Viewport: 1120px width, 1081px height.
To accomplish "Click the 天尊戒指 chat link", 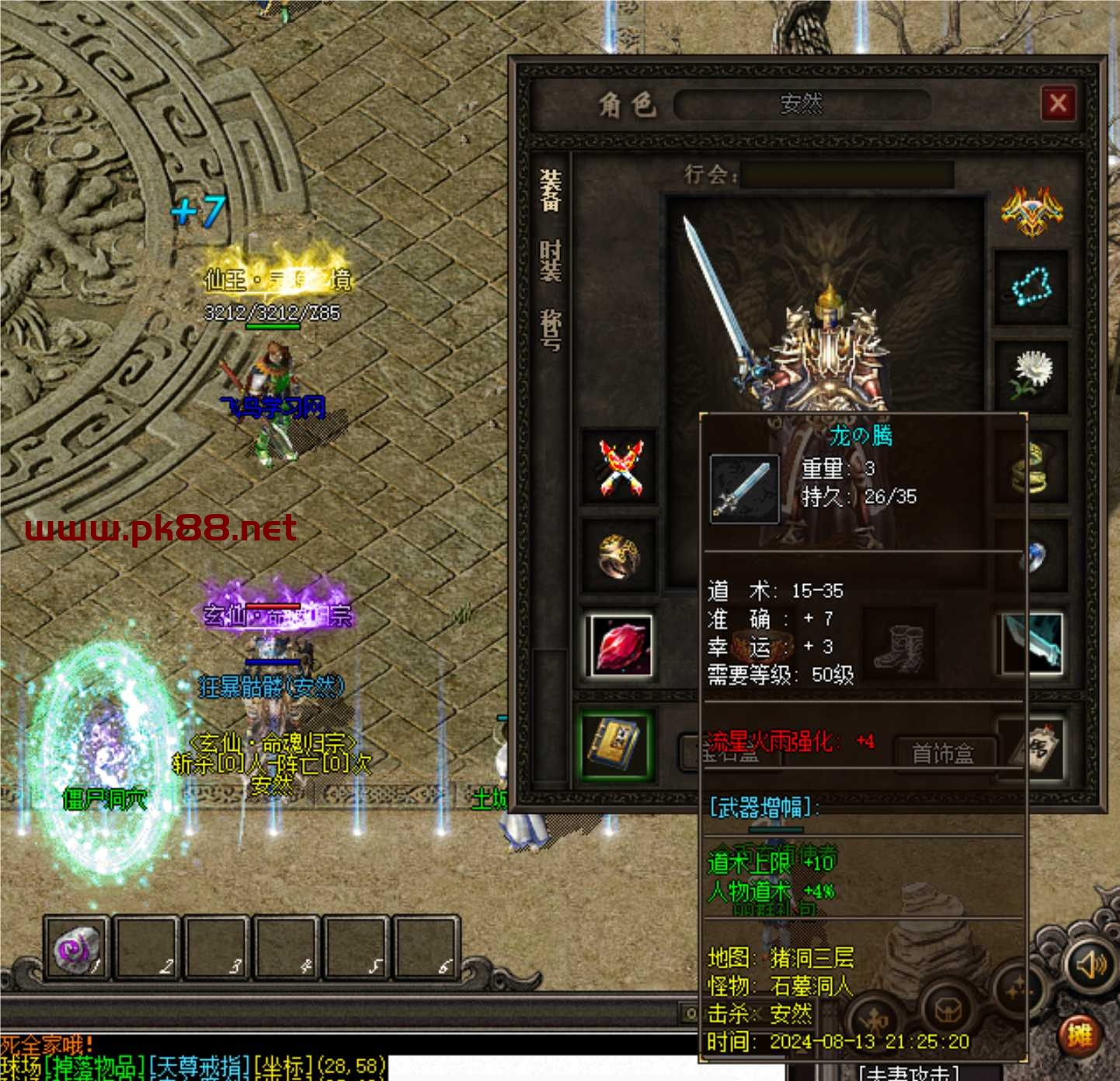I will point(200,1068).
